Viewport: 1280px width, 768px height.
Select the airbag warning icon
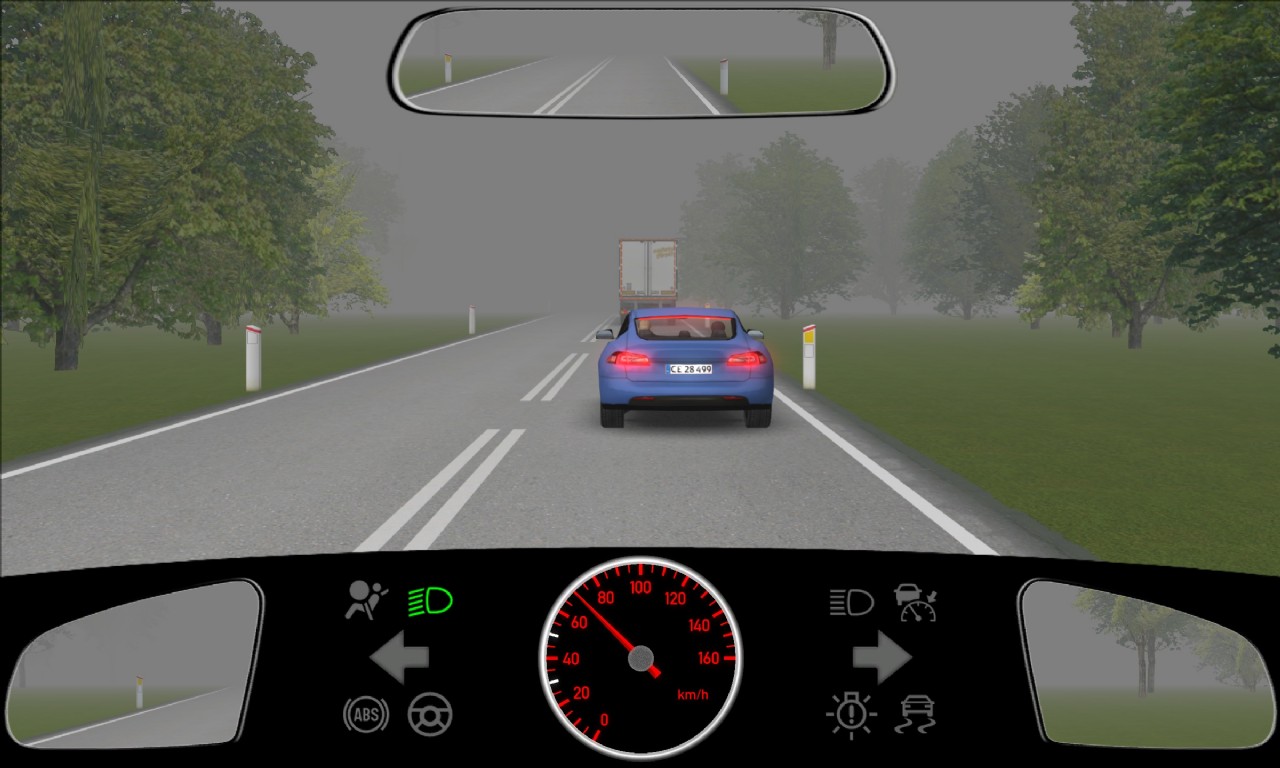point(366,600)
